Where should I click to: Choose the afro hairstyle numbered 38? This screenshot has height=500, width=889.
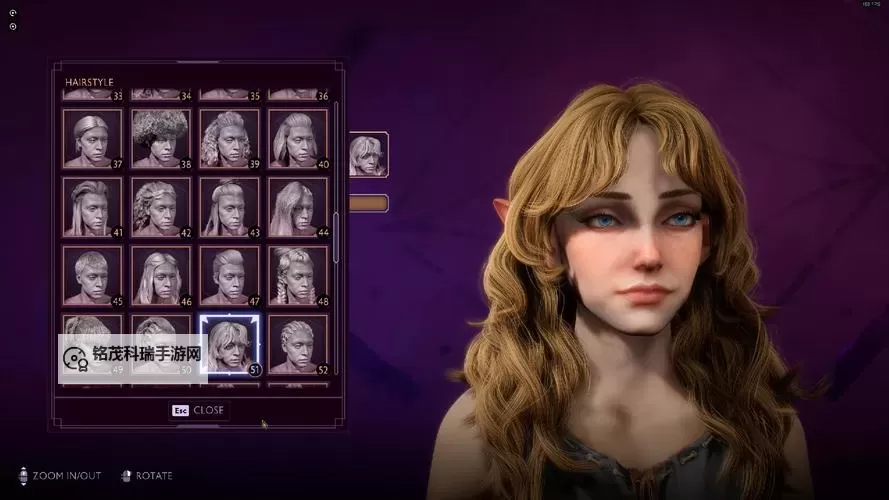click(161, 138)
